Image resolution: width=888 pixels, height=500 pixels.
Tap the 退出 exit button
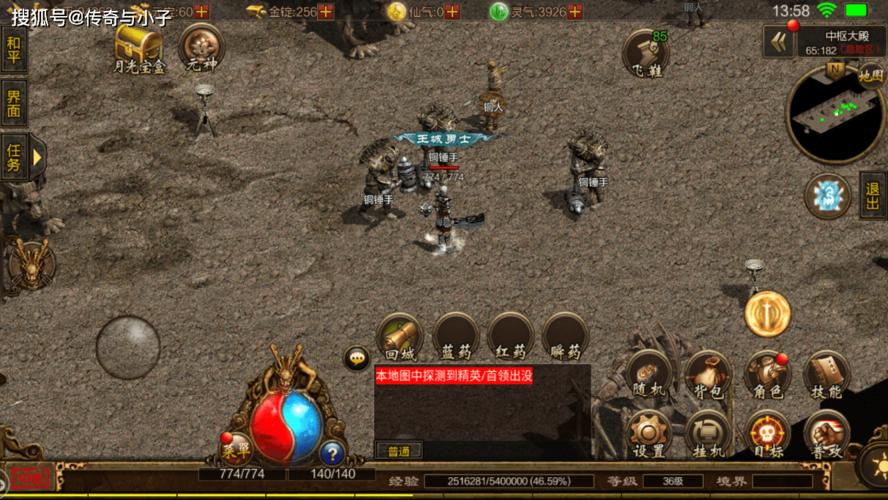point(873,194)
